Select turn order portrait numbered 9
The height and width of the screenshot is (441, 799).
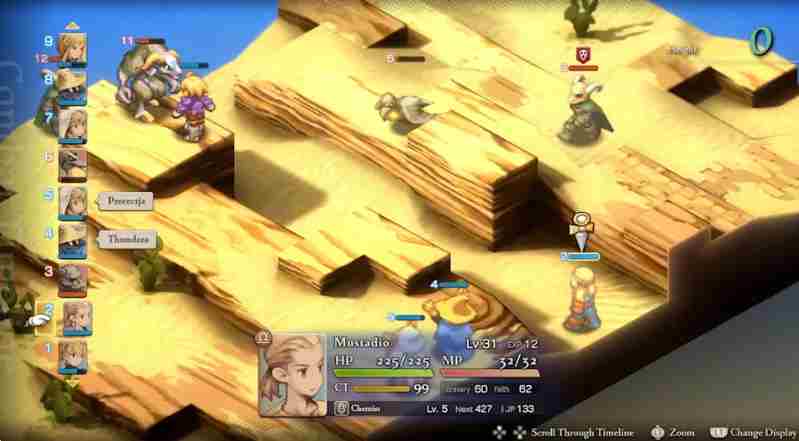[72, 48]
